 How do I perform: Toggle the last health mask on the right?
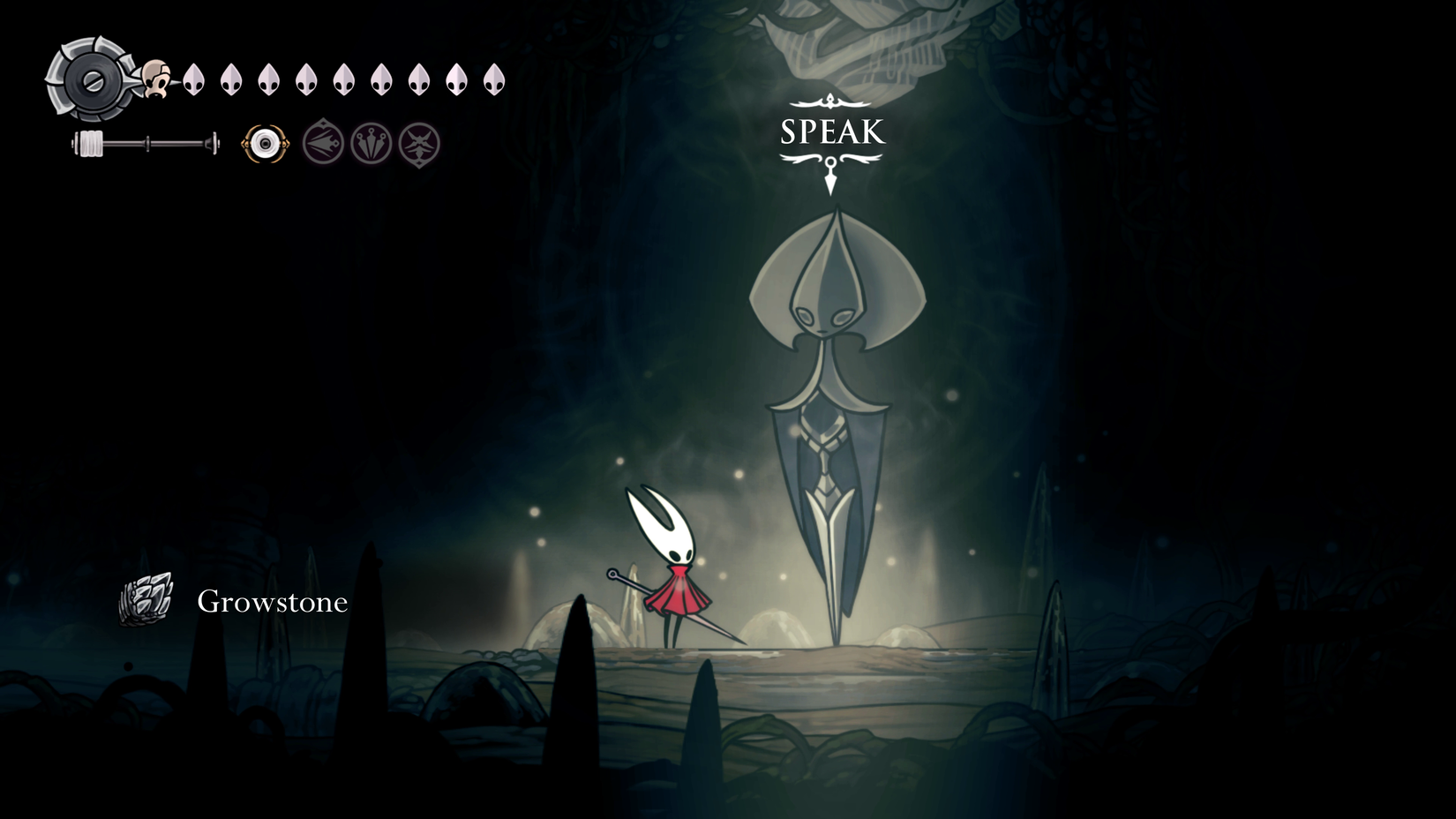pos(493,79)
